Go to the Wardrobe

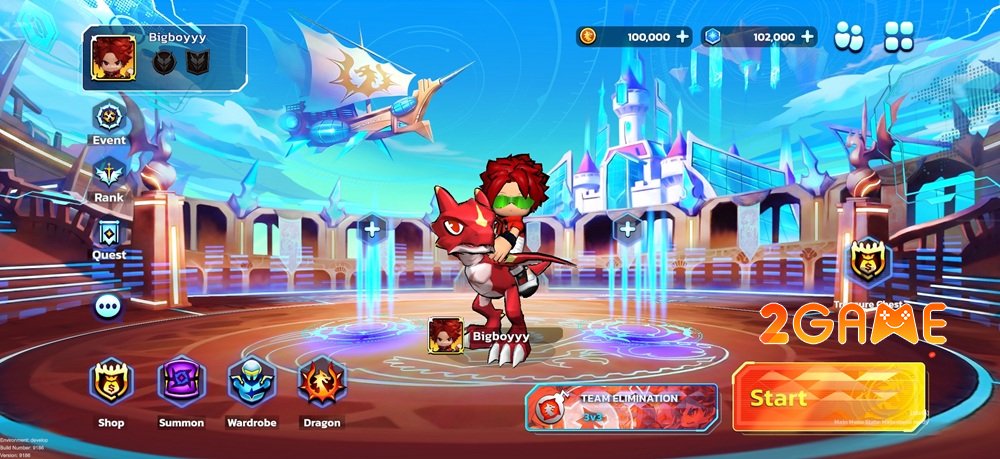(x=251, y=383)
